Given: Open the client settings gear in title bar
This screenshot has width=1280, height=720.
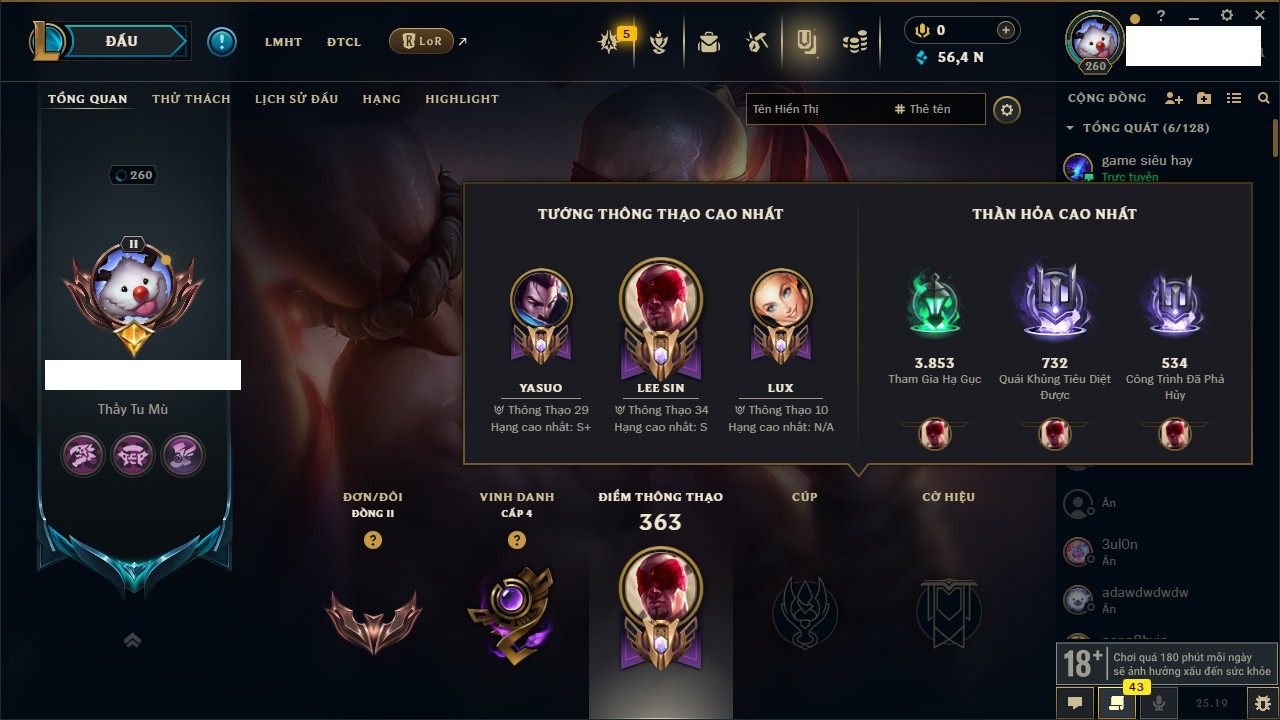Looking at the screenshot, I should [x=1227, y=15].
